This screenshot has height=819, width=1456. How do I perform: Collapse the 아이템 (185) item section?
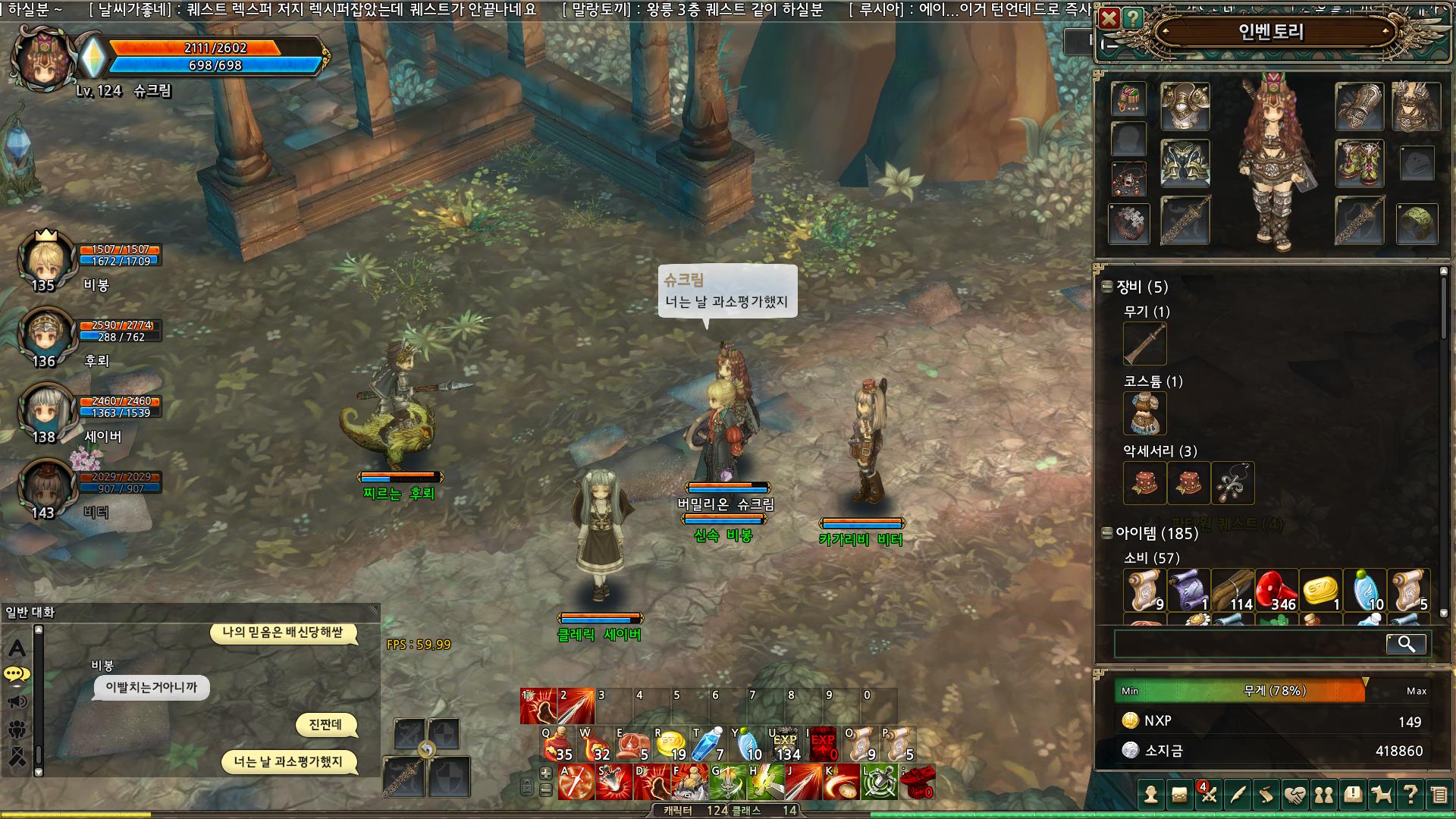coord(1107,533)
